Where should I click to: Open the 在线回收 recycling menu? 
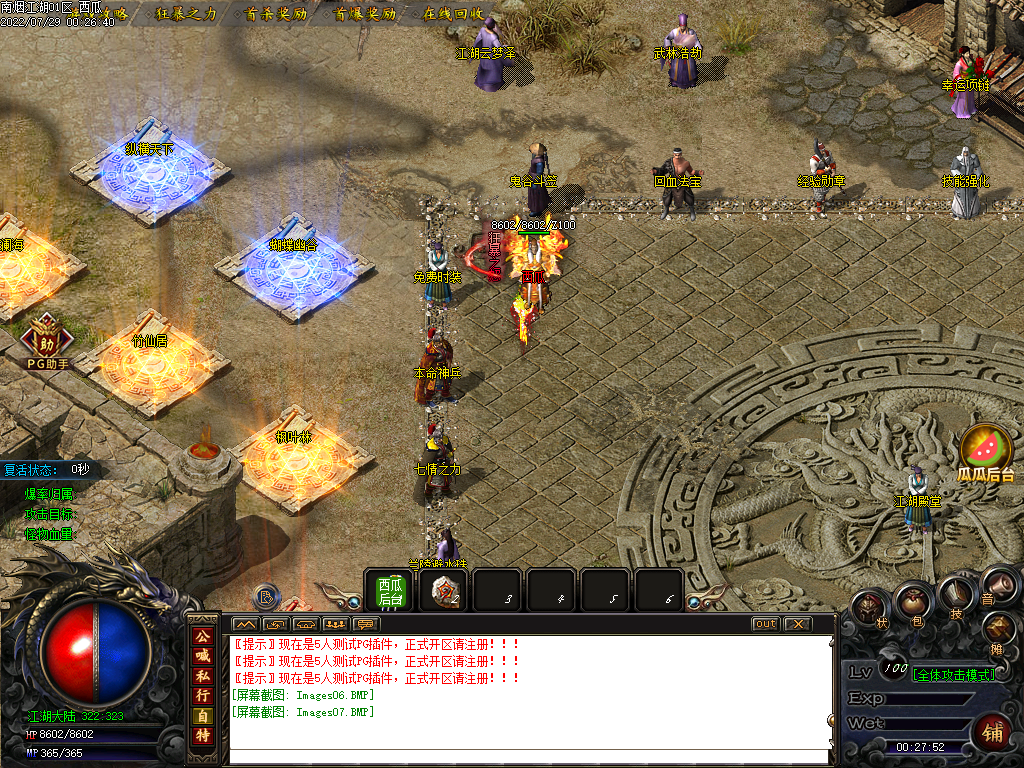(453, 14)
